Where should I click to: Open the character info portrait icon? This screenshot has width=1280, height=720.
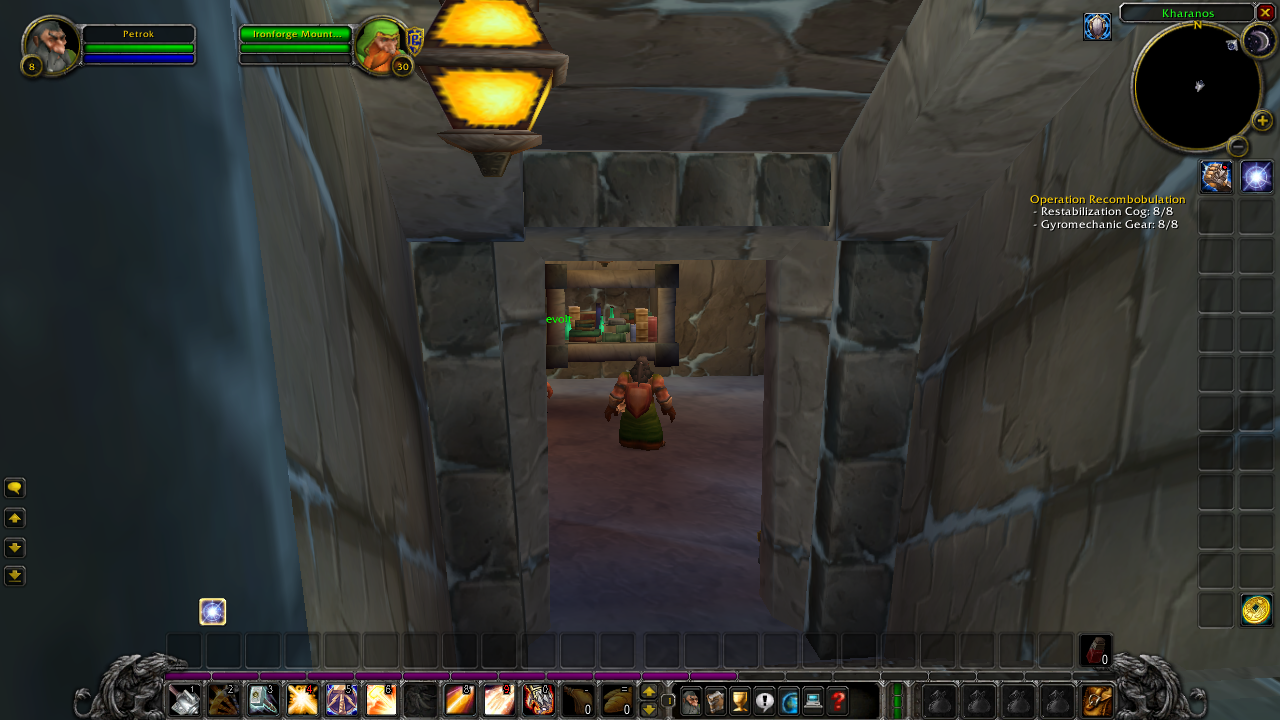pos(691,701)
